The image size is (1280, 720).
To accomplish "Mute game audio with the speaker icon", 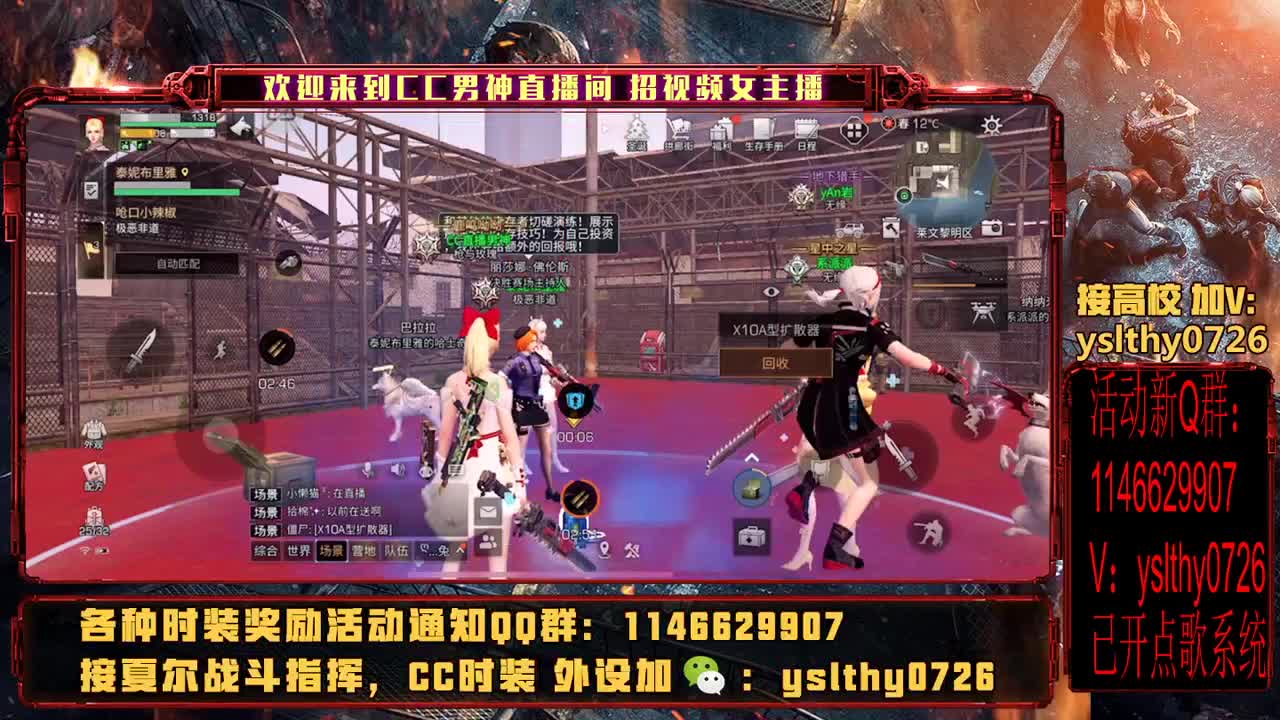I will coord(397,470).
